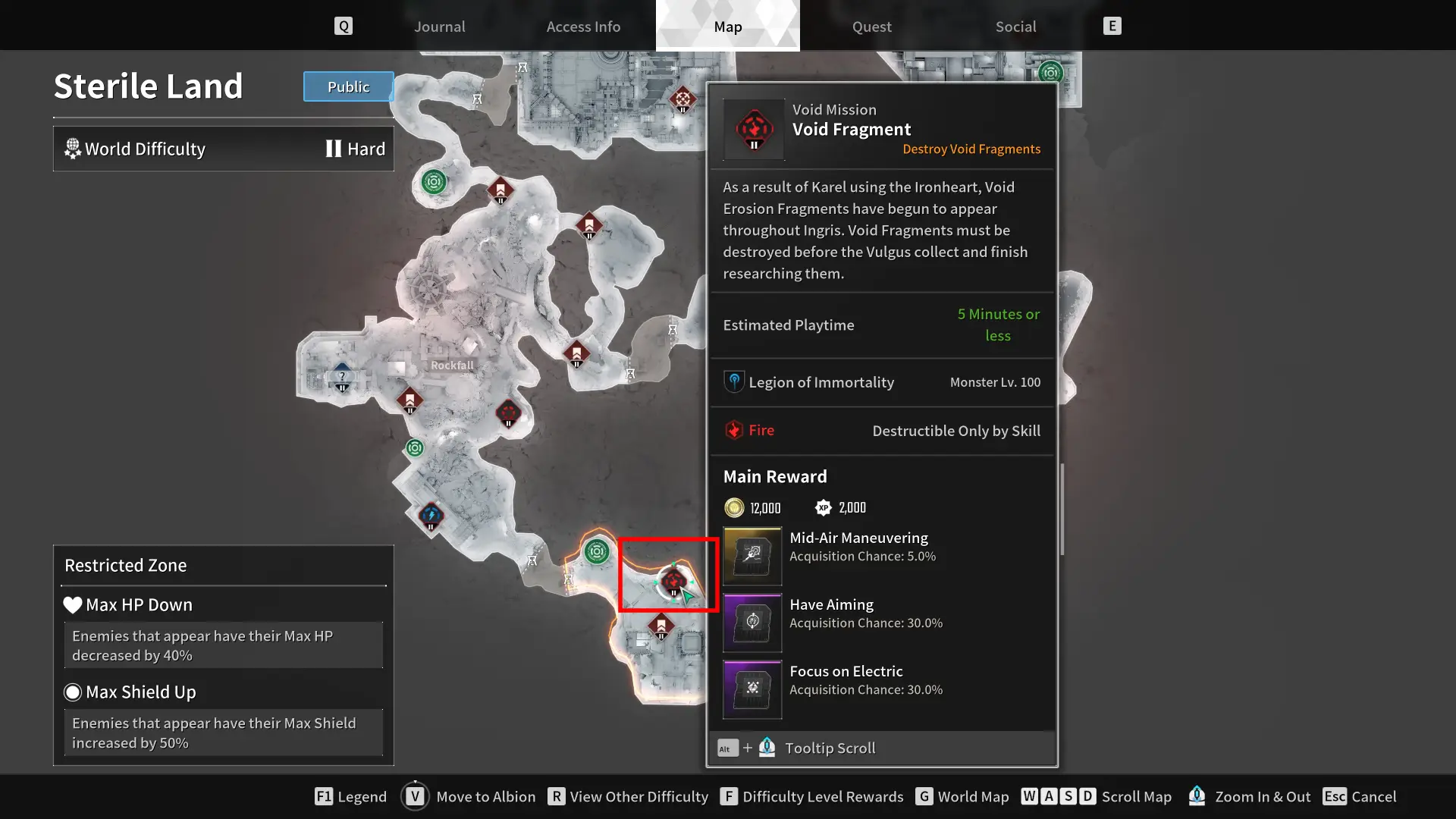The width and height of the screenshot is (1456, 819).
Task: Click the blue lightning map marker
Action: point(431,516)
